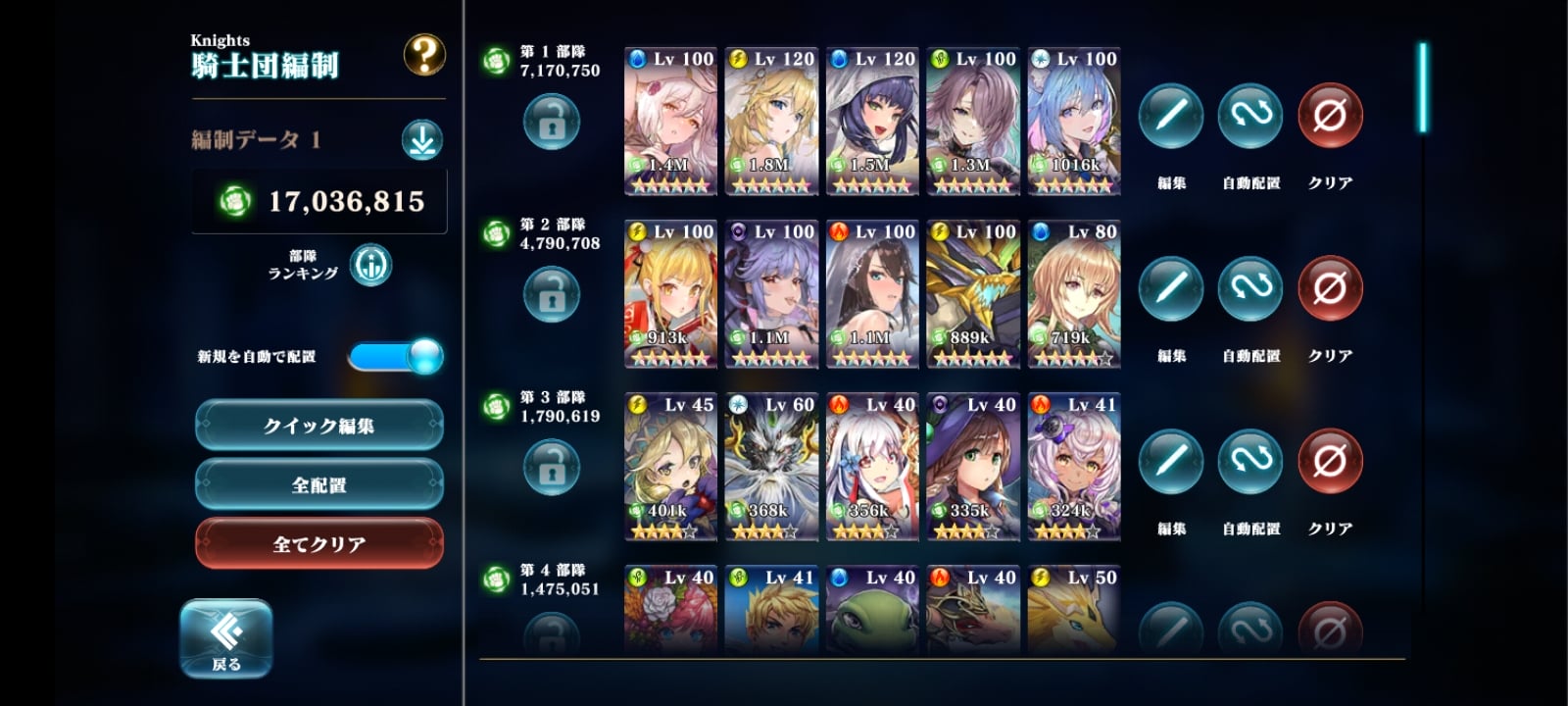Click the cyan vertical scrollbar
1568x706 pixels.
click(x=1423, y=88)
